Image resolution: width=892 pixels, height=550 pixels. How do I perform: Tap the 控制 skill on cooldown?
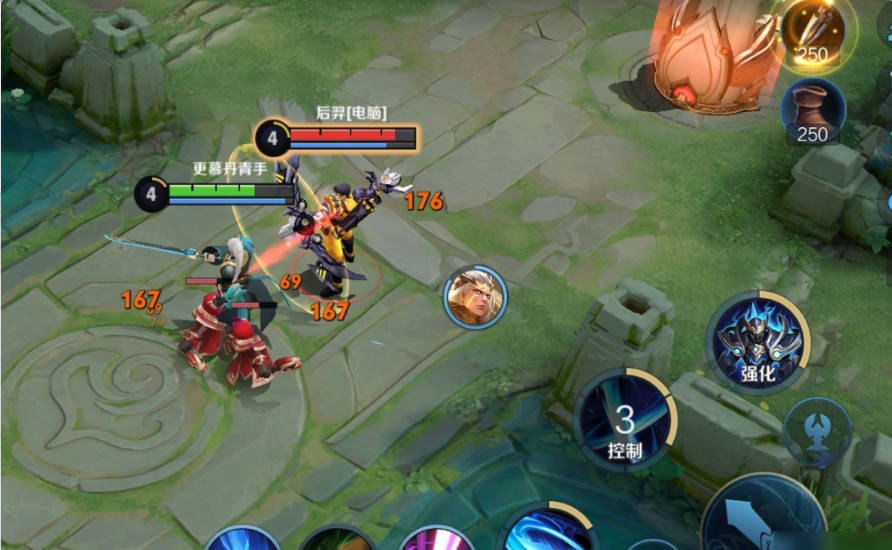pyautogui.click(x=625, y=419)
